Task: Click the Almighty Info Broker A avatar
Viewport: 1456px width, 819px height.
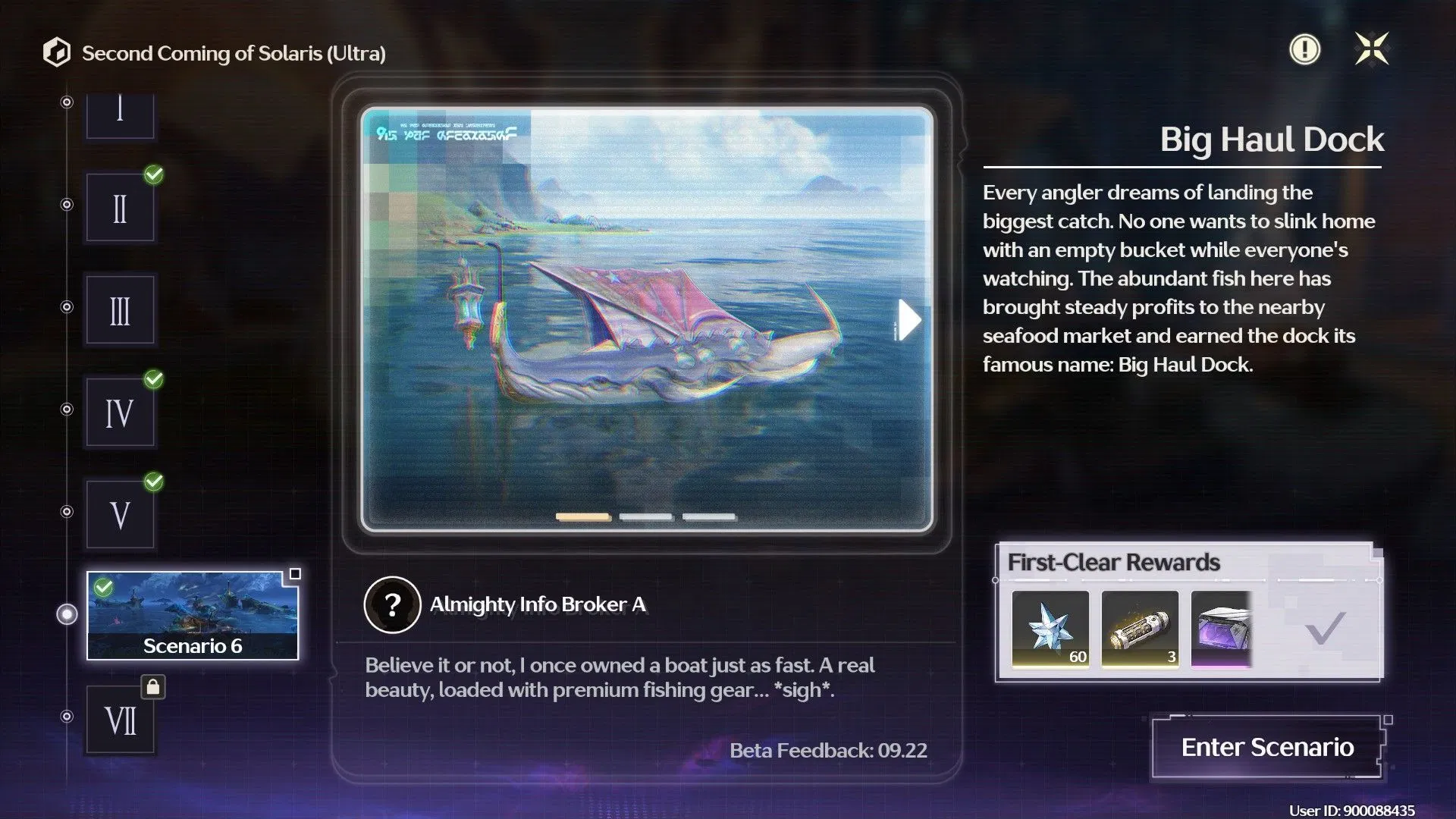Action: tap(392, 604)
